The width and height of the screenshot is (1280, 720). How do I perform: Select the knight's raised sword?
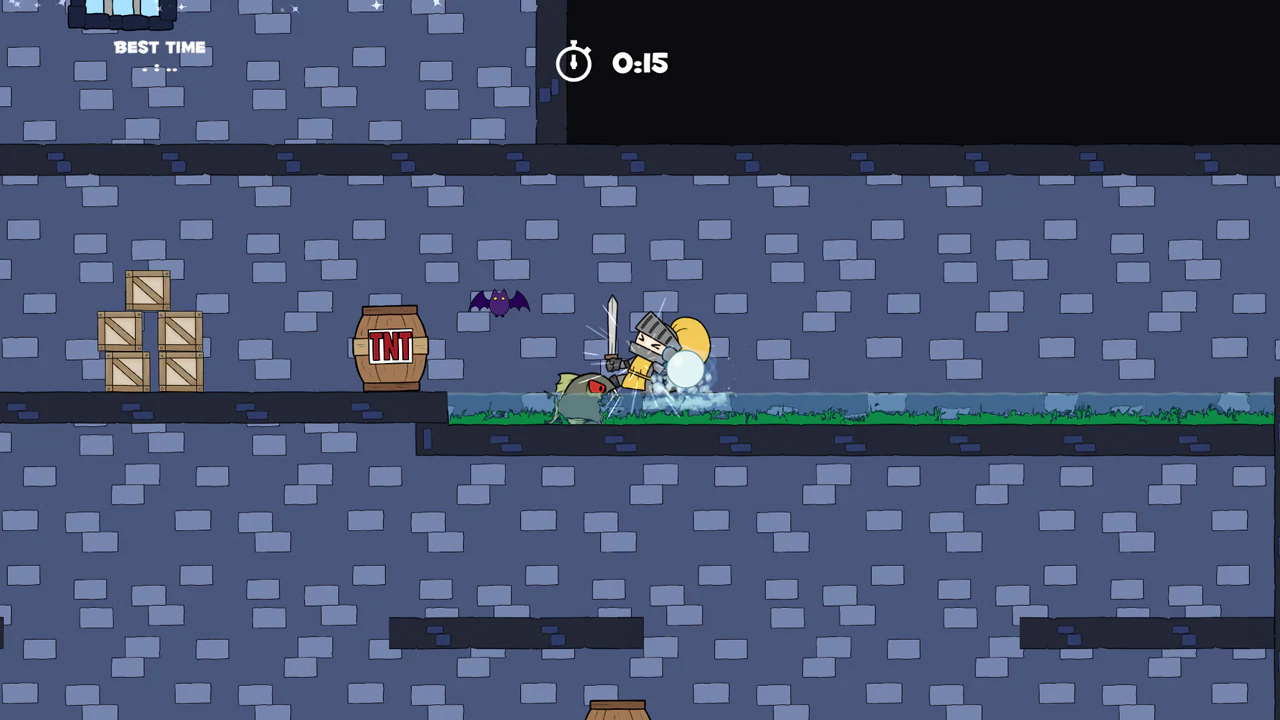(x=612, y=320)
